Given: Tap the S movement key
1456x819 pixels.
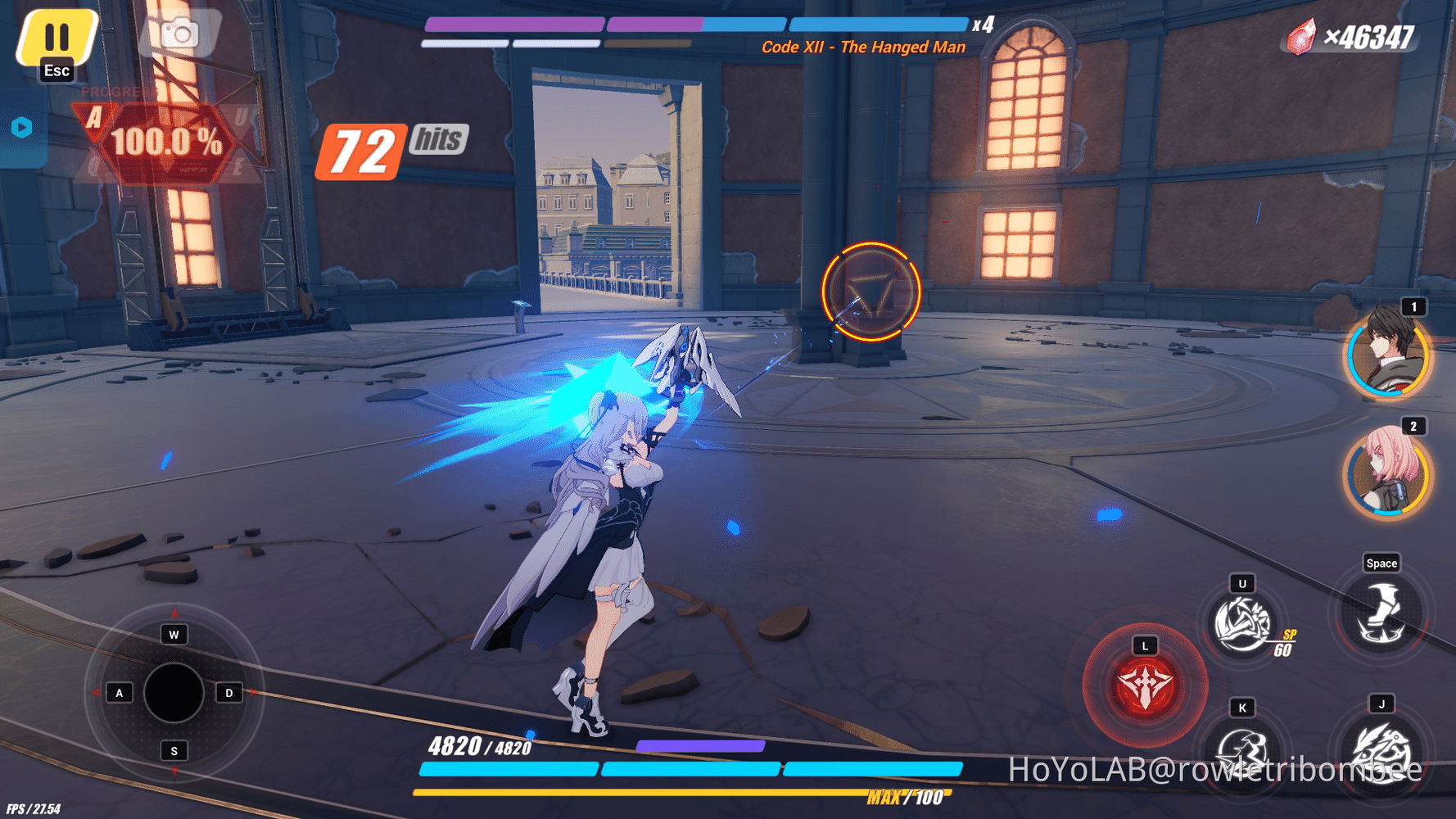Looking at the screenshot, I should point(173,749).
